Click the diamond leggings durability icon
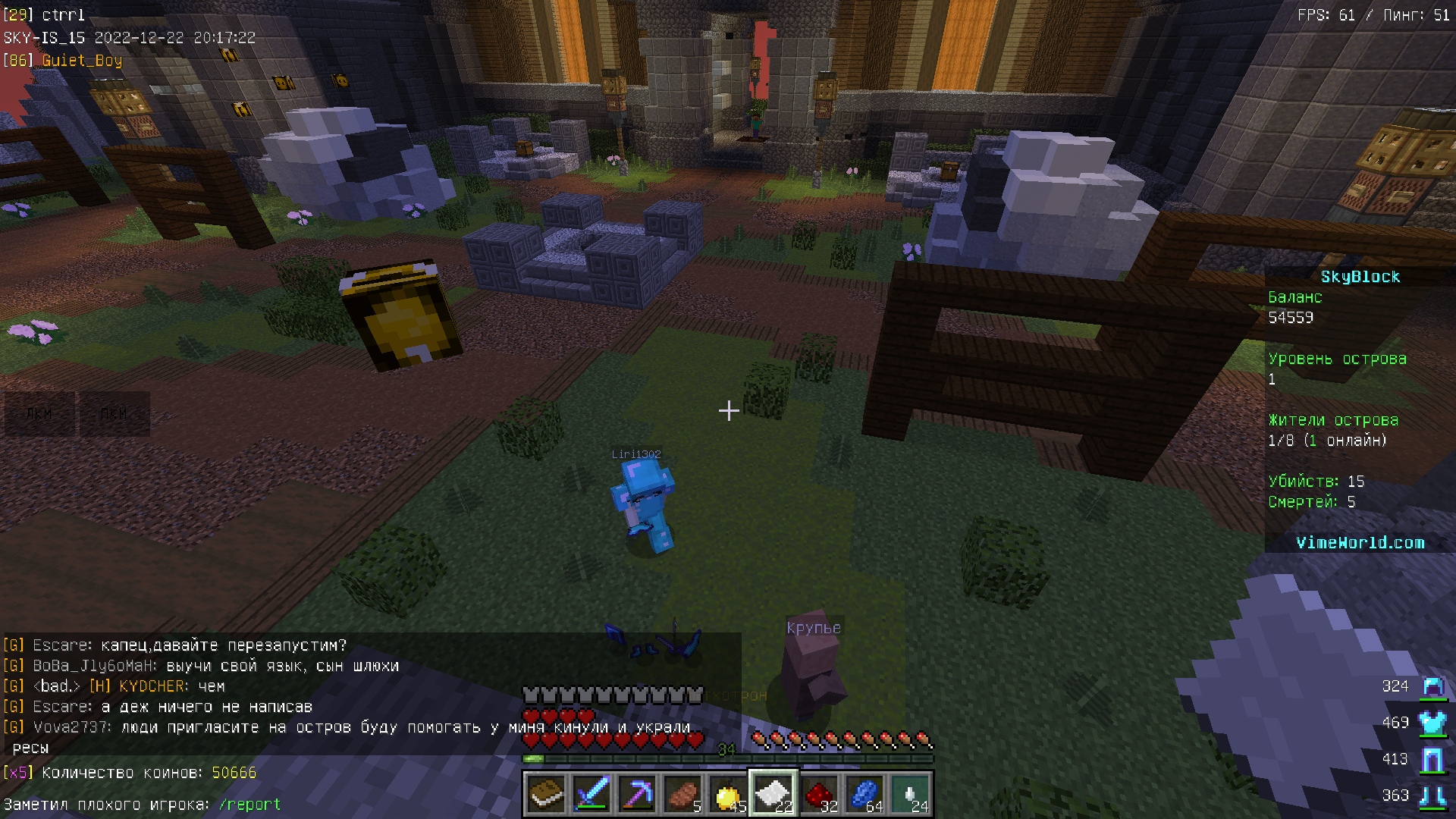 (1432, 759)
